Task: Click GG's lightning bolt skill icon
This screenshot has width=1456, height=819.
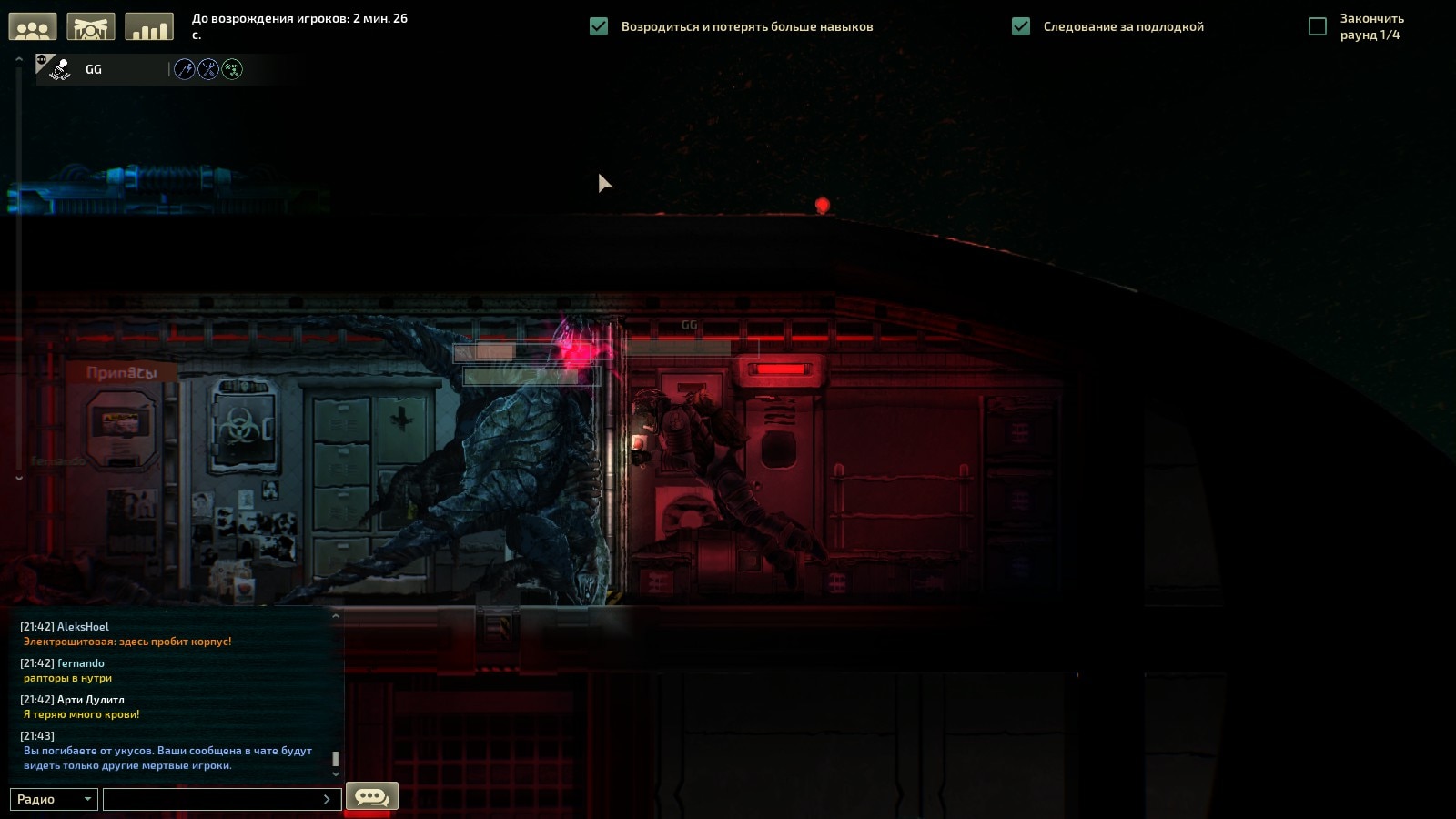Action: pyautogui.click(x=185, y=69)
